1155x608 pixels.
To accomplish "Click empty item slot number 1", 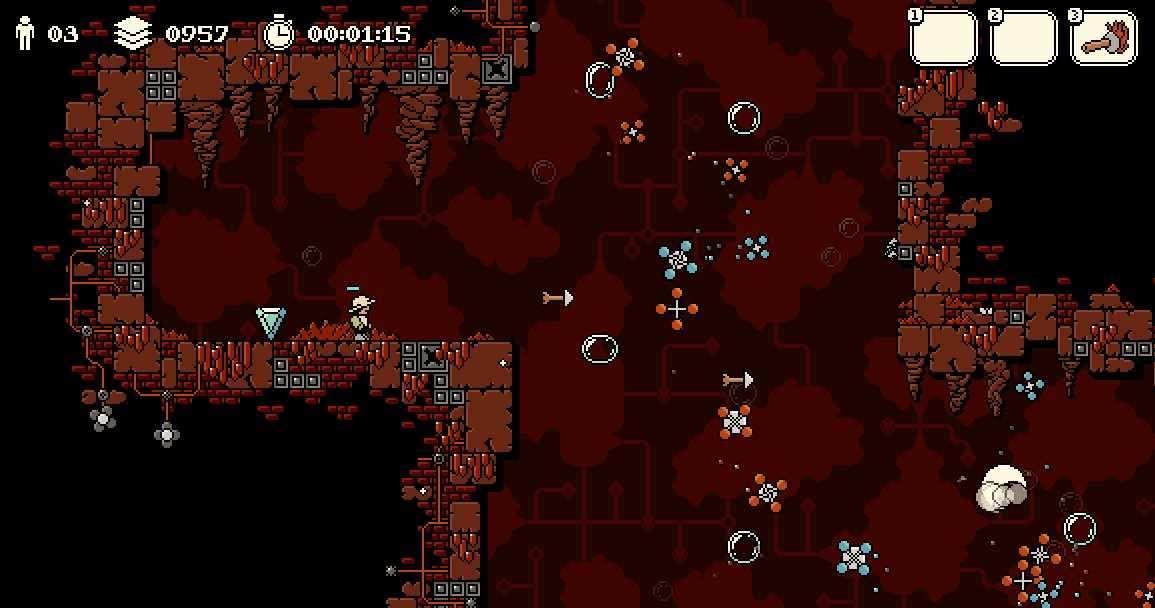I will [x=944, y=39].
